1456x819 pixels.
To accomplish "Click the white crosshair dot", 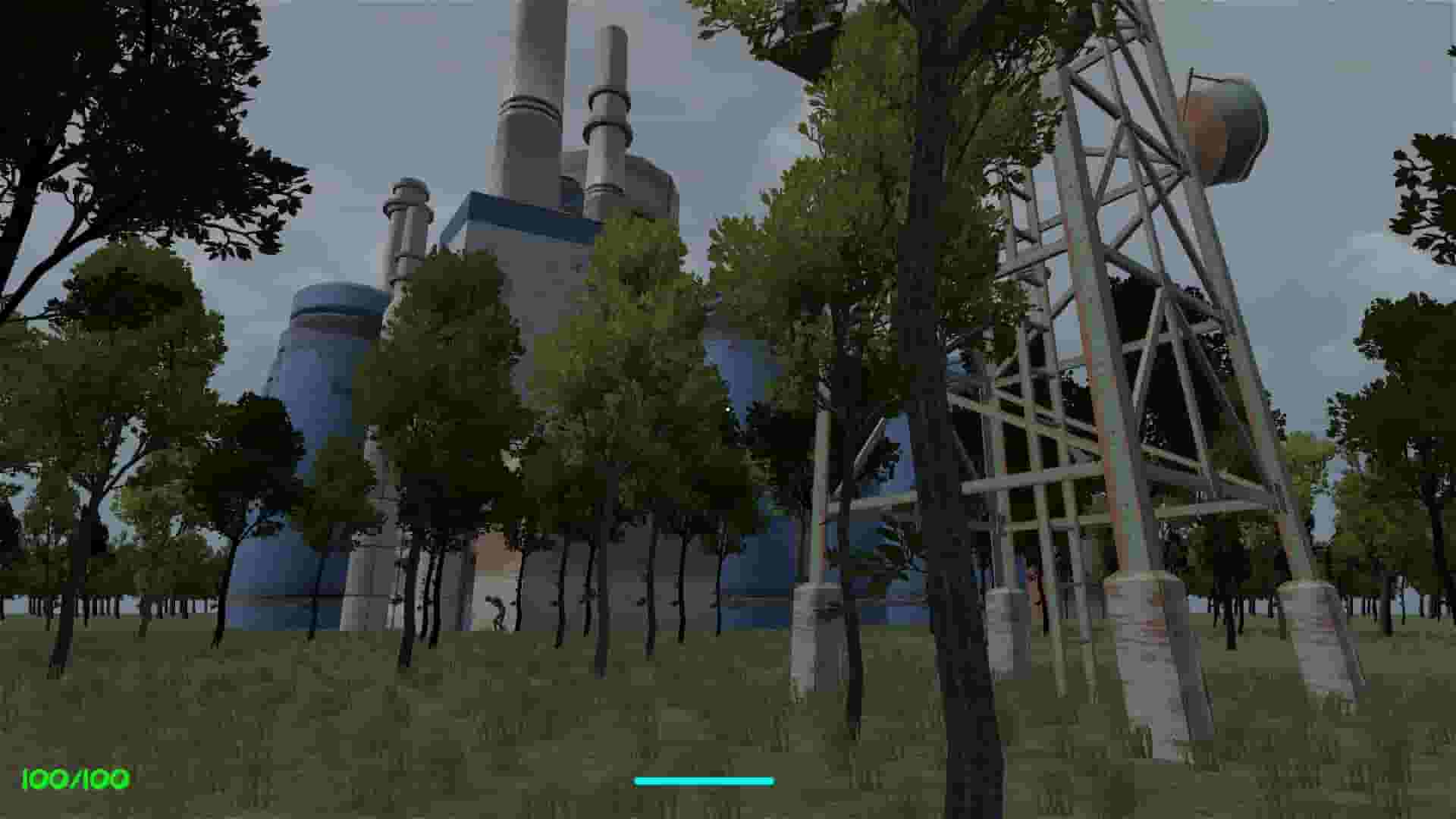I will (730, 409).
